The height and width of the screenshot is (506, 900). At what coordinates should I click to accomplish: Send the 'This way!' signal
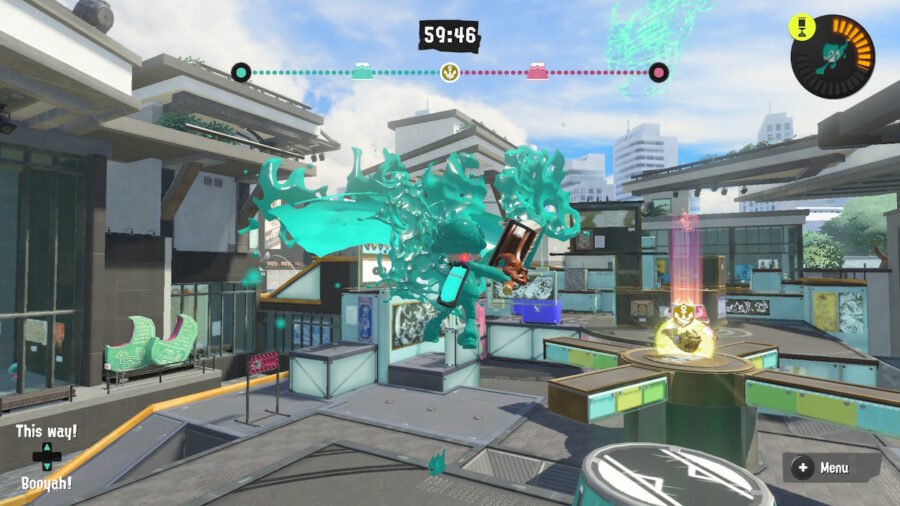coord(46,432)
